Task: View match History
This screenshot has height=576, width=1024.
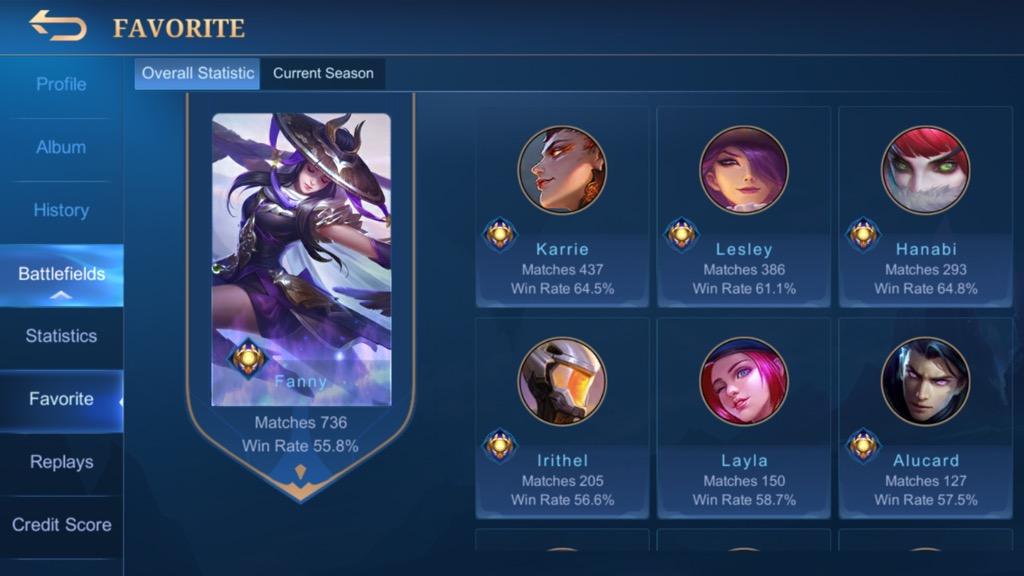Action: (x=61, y=210)
